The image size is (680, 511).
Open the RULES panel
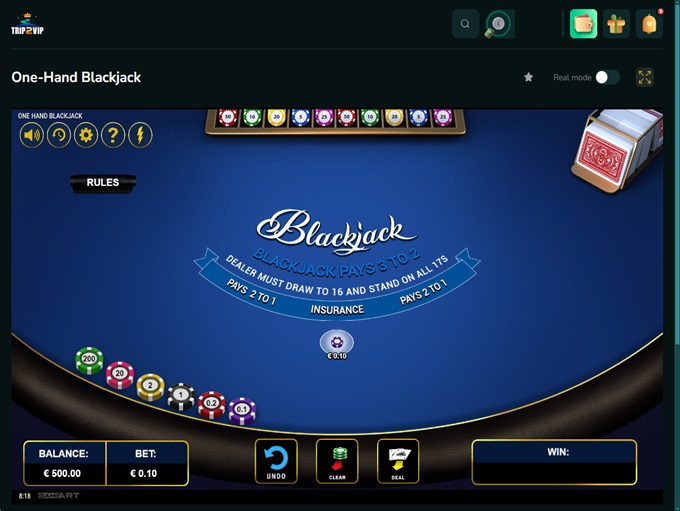coord(103,183)
